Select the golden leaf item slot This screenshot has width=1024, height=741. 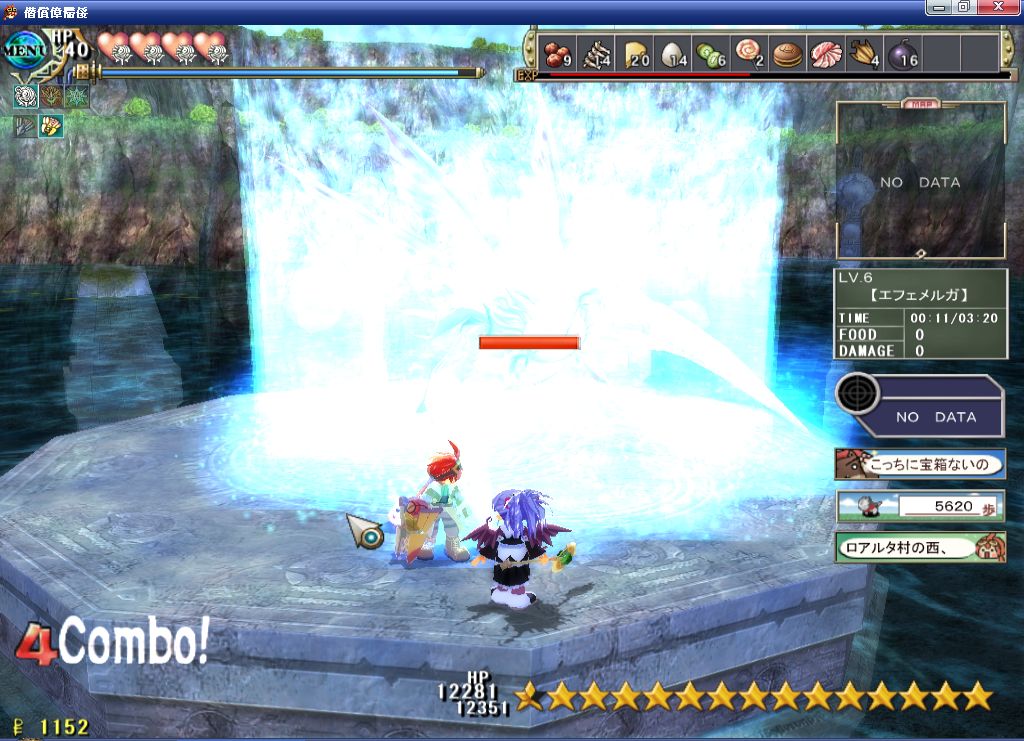click(864, 53)
